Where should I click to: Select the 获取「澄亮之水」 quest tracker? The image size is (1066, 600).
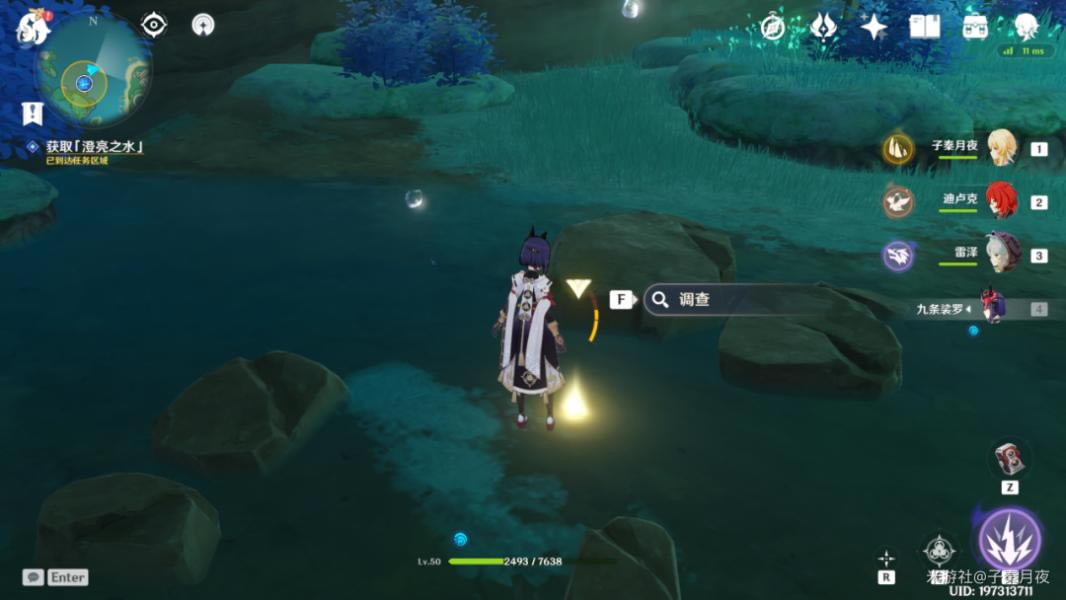(95, 147)
